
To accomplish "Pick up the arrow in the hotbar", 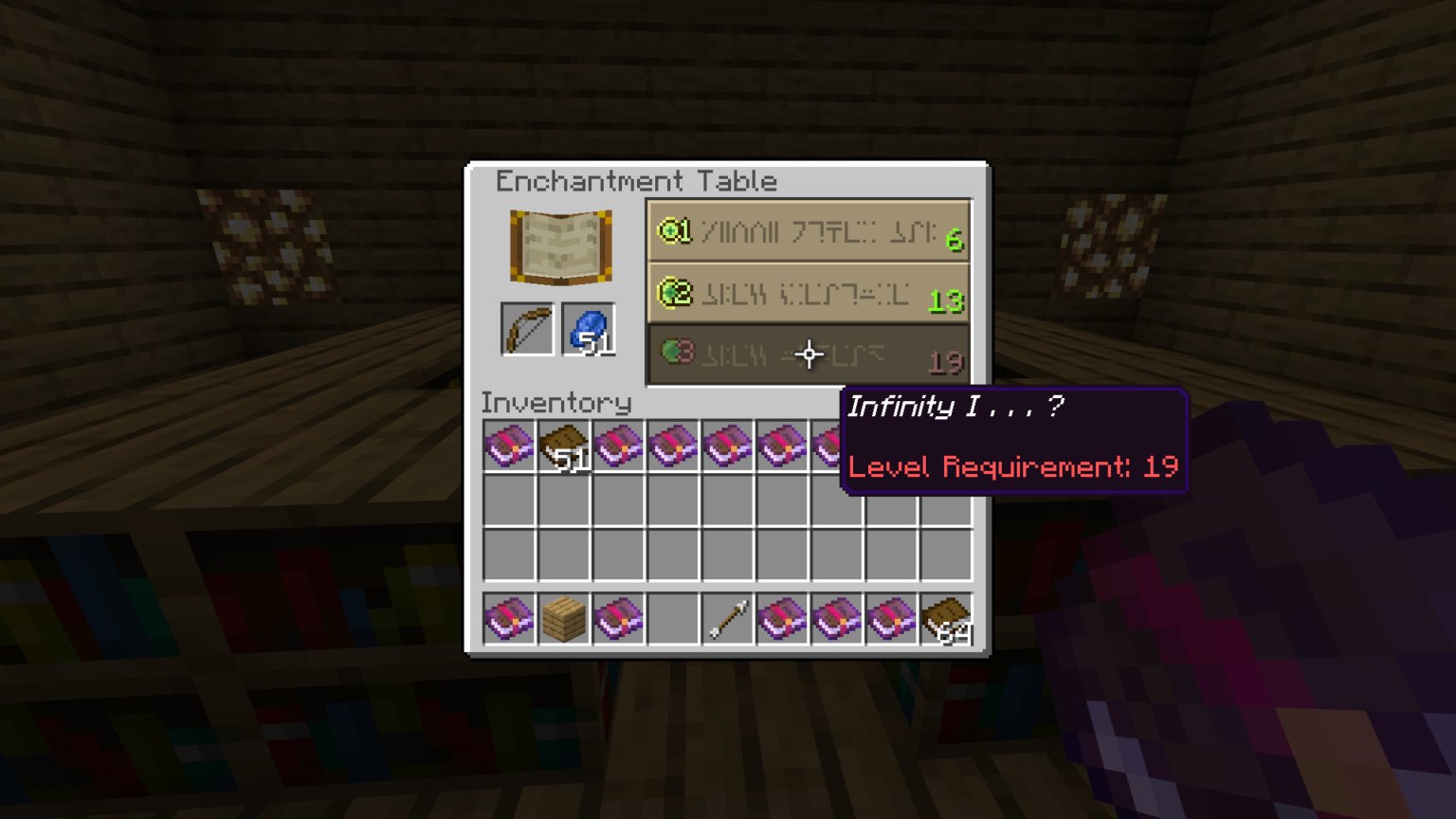I will pos(728,619).
